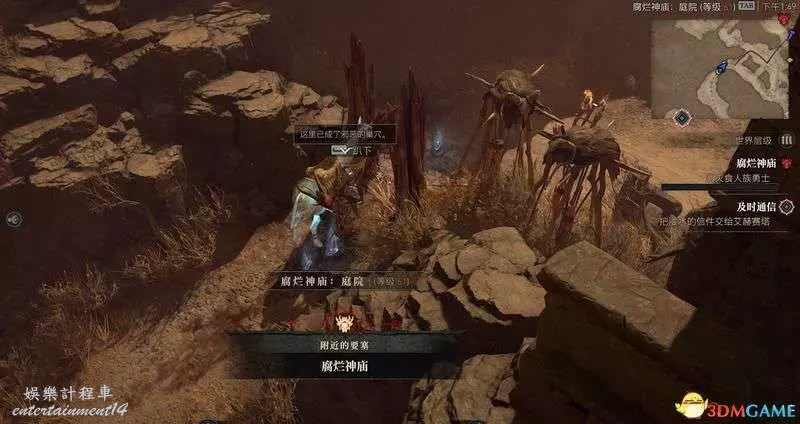
Task: Click the world tier icon
Action: click(x=784, y=141)
